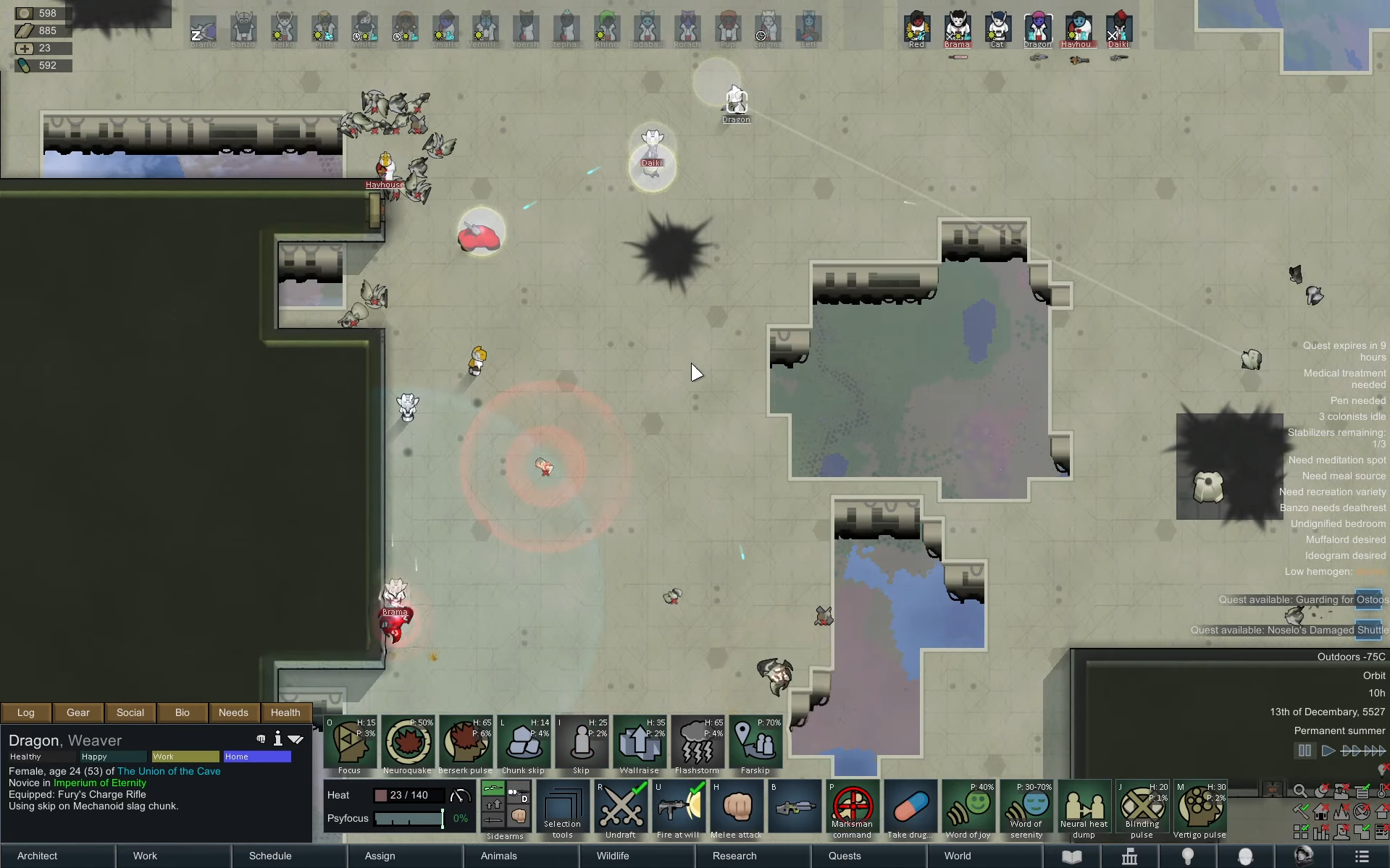Image resolution: width=1390 pixels, height=868 pixels.
Task: Select Brama's colonist portrait
Action: coord(957,29)
